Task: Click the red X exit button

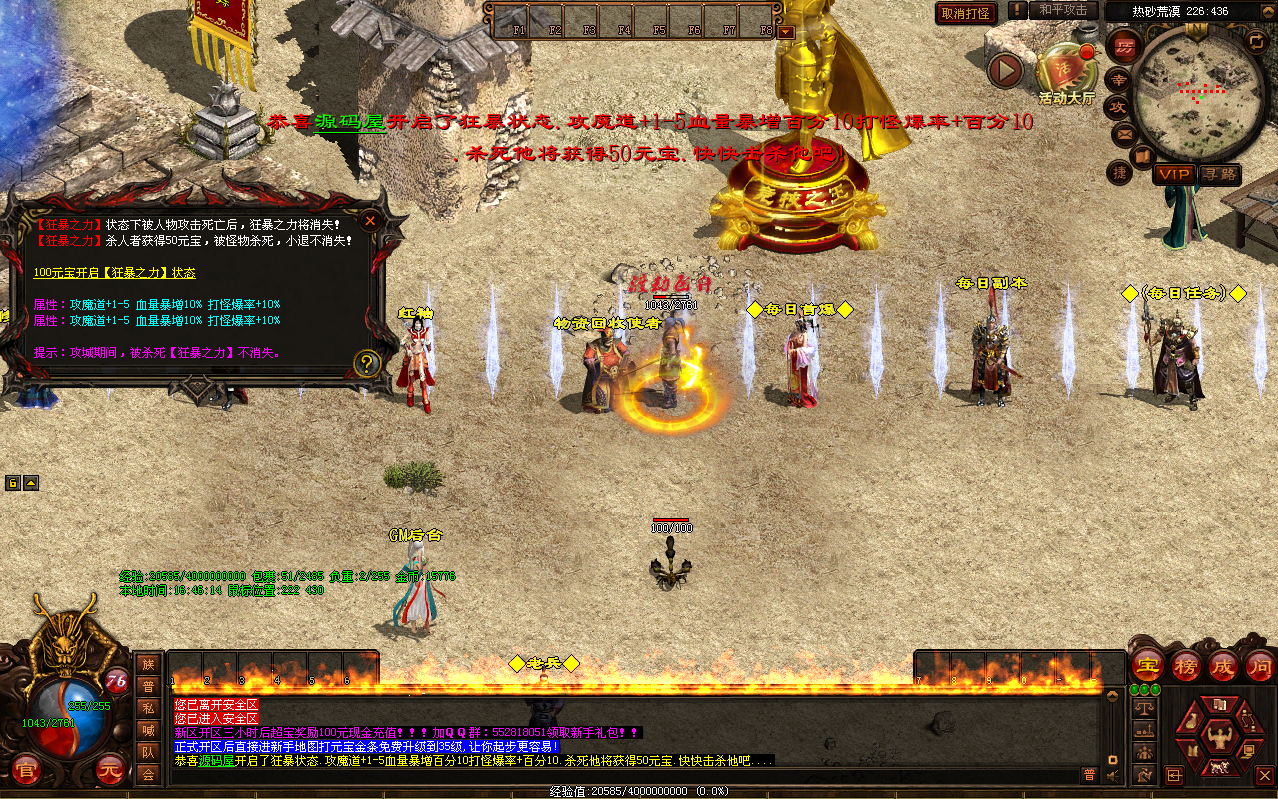Action: point(1264,775)
